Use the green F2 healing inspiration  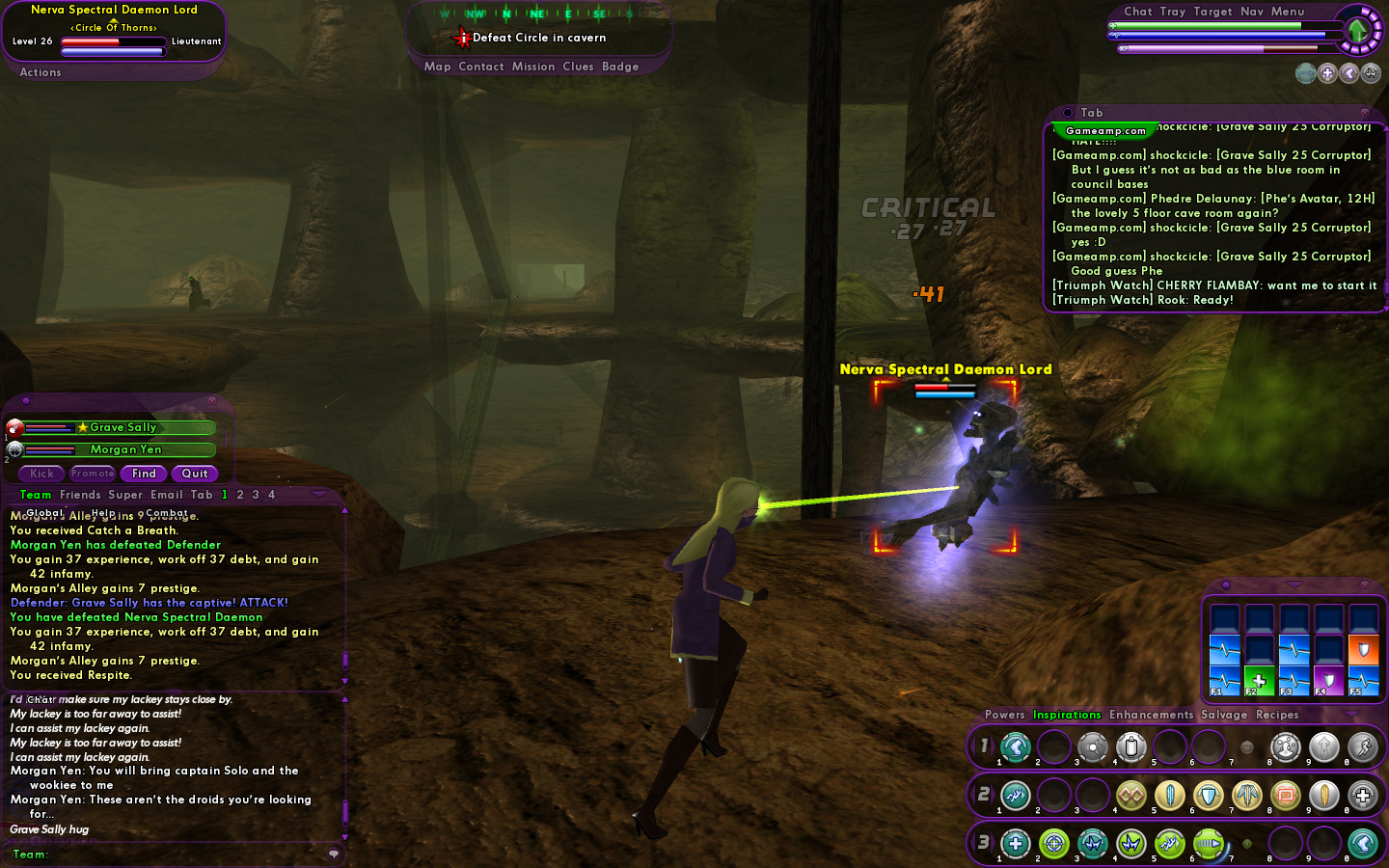tap(1259, 680)
